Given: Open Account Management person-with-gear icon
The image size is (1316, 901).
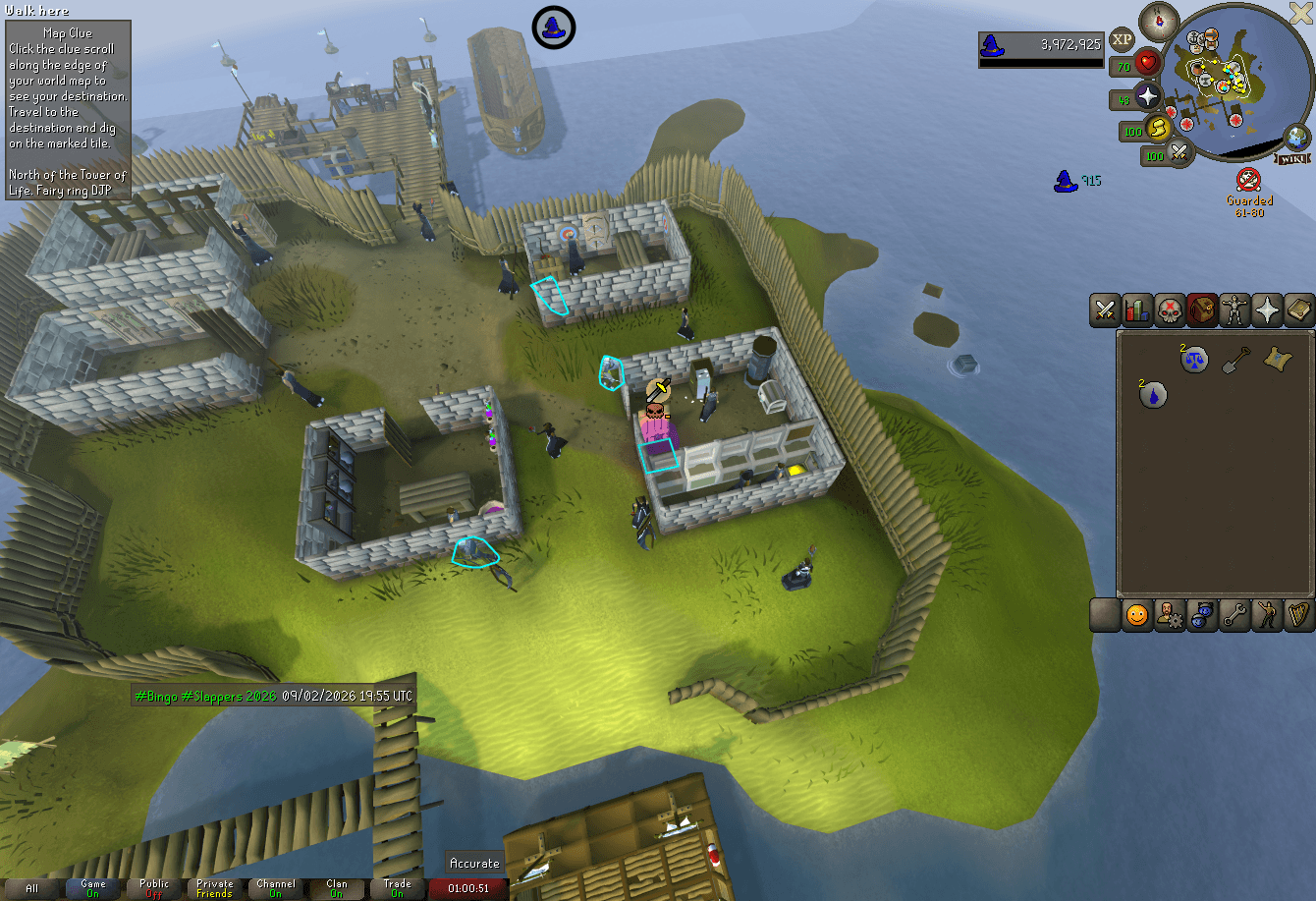Looking at the screenshot, I should click(1169, 615).
